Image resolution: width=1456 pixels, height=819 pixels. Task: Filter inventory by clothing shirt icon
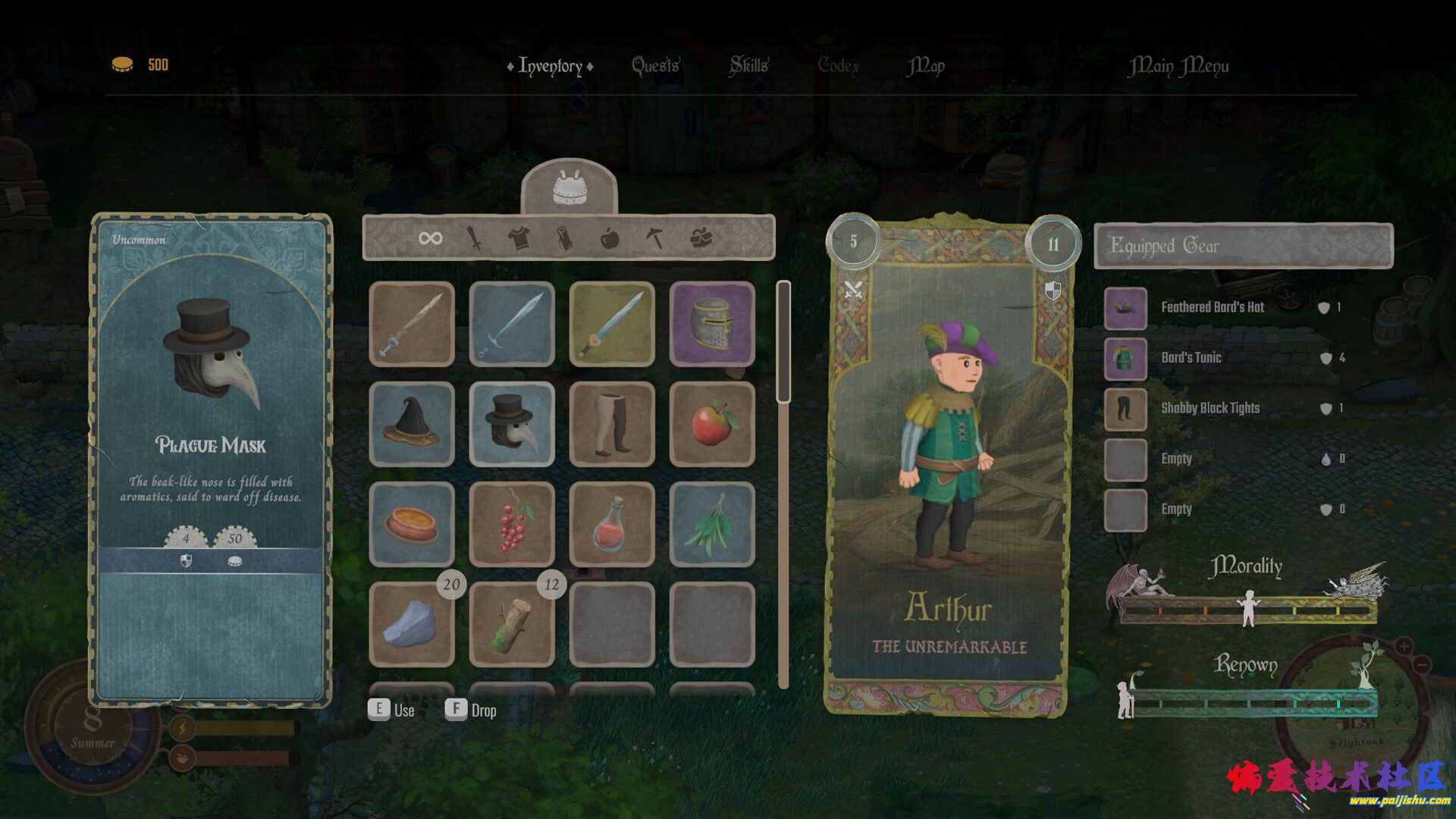519,239
